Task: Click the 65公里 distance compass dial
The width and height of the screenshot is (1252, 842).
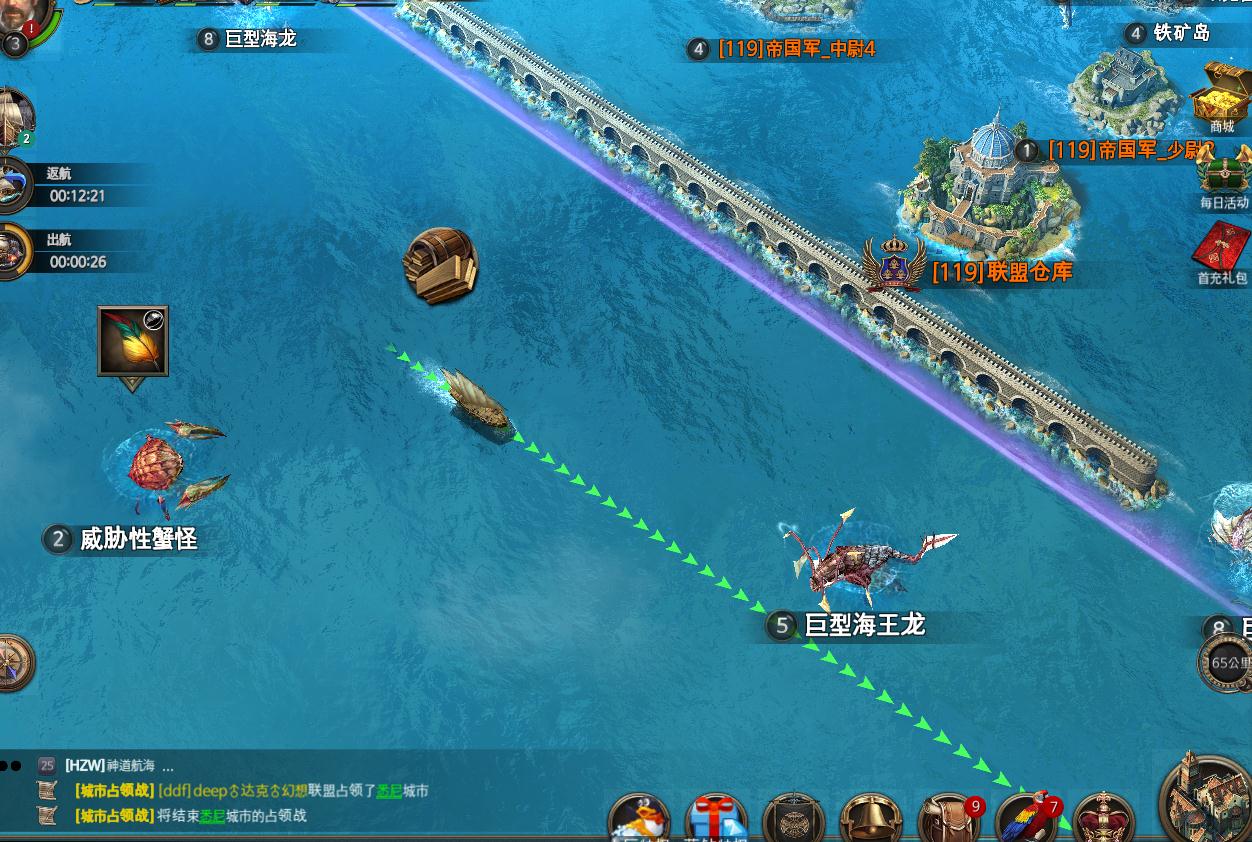Action: [x=1225, y=662]
